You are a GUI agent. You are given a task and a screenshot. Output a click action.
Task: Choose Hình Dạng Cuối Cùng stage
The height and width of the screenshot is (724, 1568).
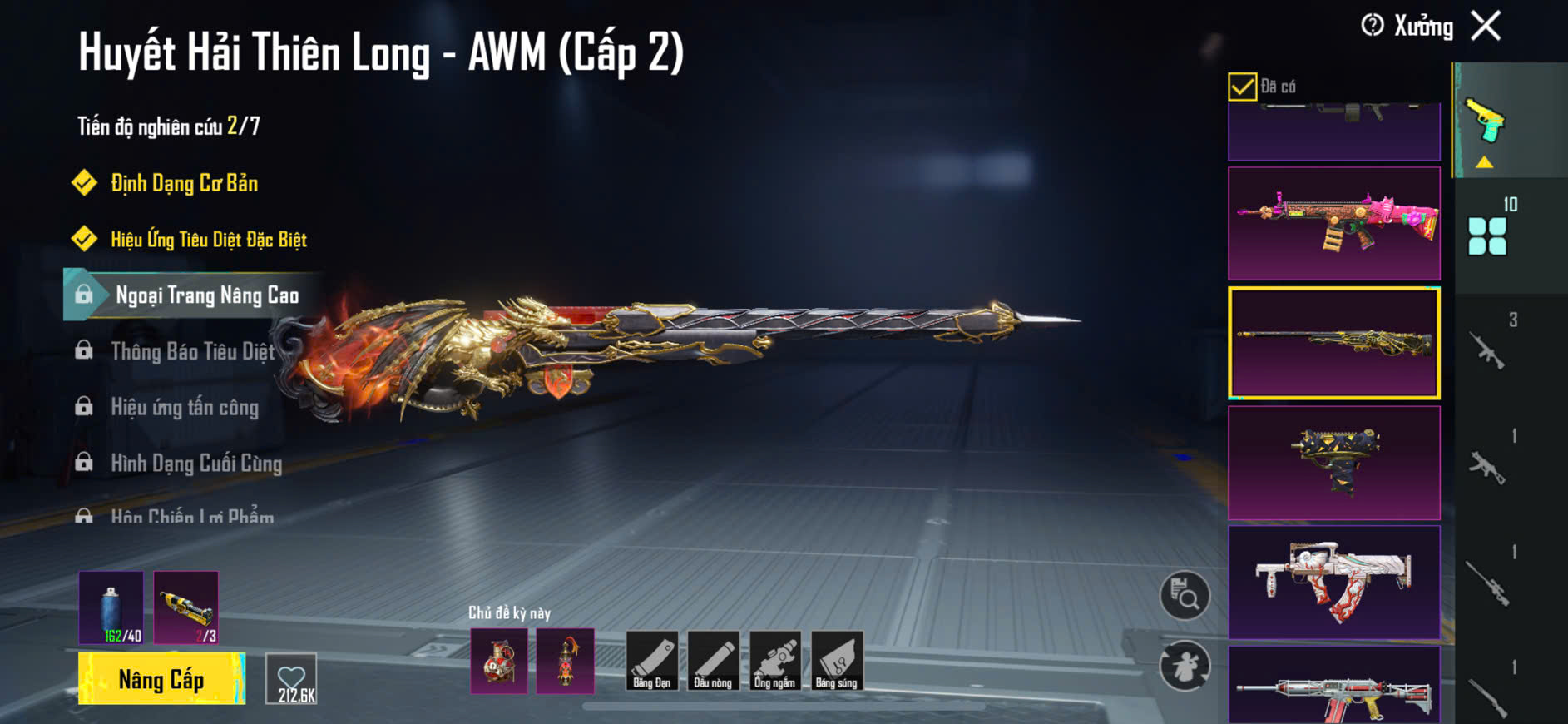pyautogui.click(x=196, y=463)
